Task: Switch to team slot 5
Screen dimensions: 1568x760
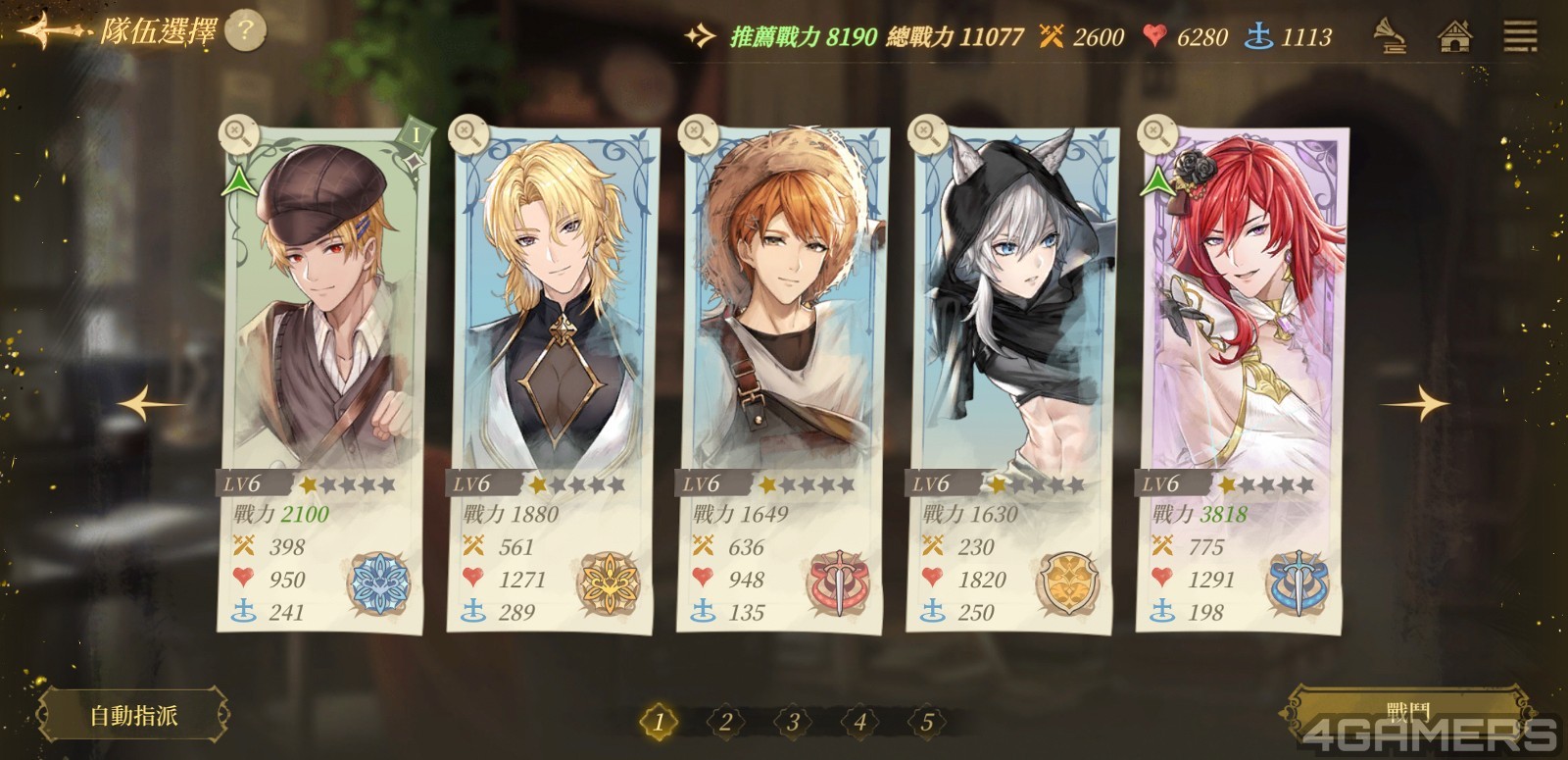Action: click(x=926, y=723)
